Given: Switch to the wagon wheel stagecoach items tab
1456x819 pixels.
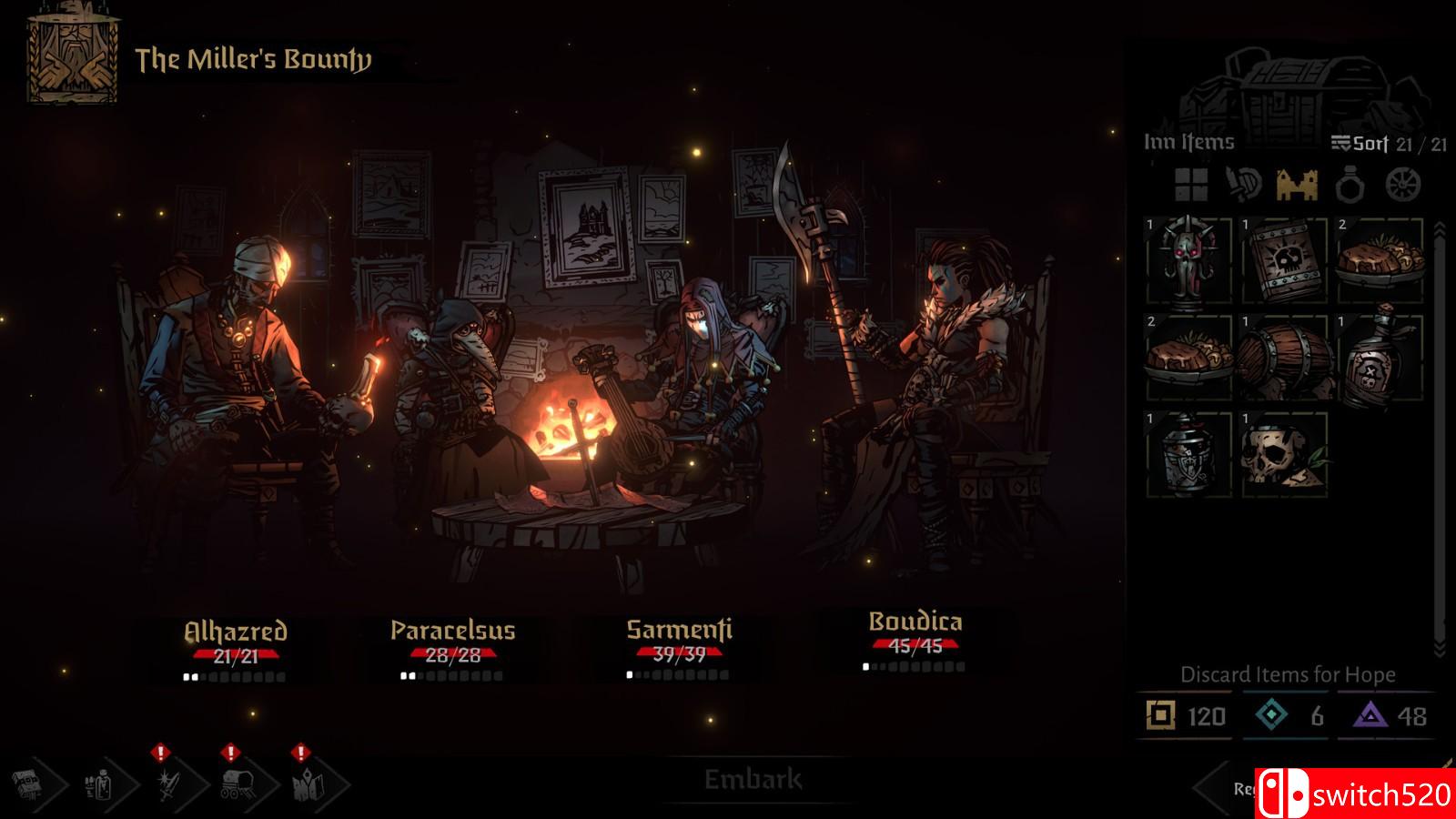Looking at the screenshot, I should coord(1402,185).
